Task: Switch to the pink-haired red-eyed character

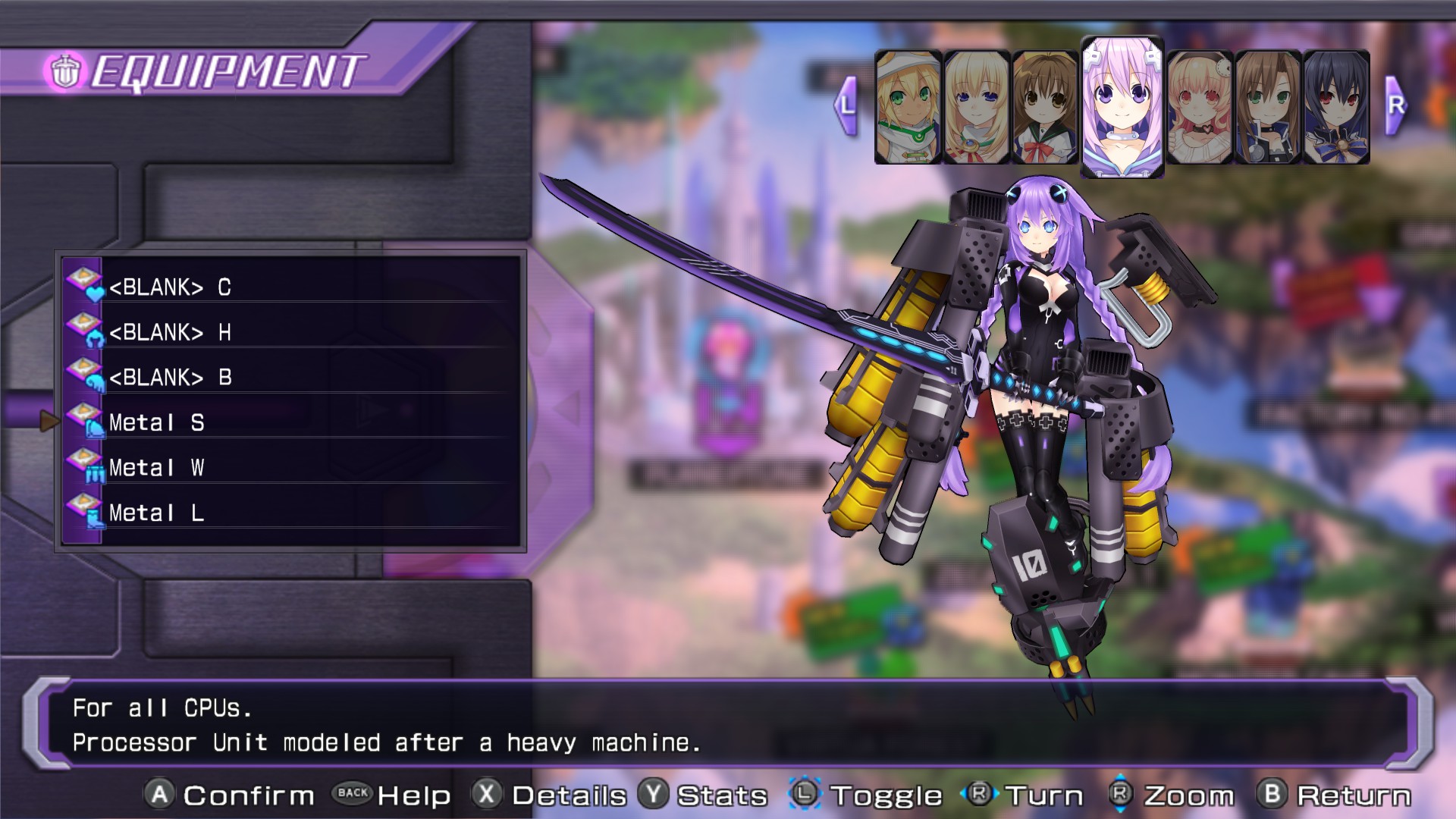Action: 1199,108
